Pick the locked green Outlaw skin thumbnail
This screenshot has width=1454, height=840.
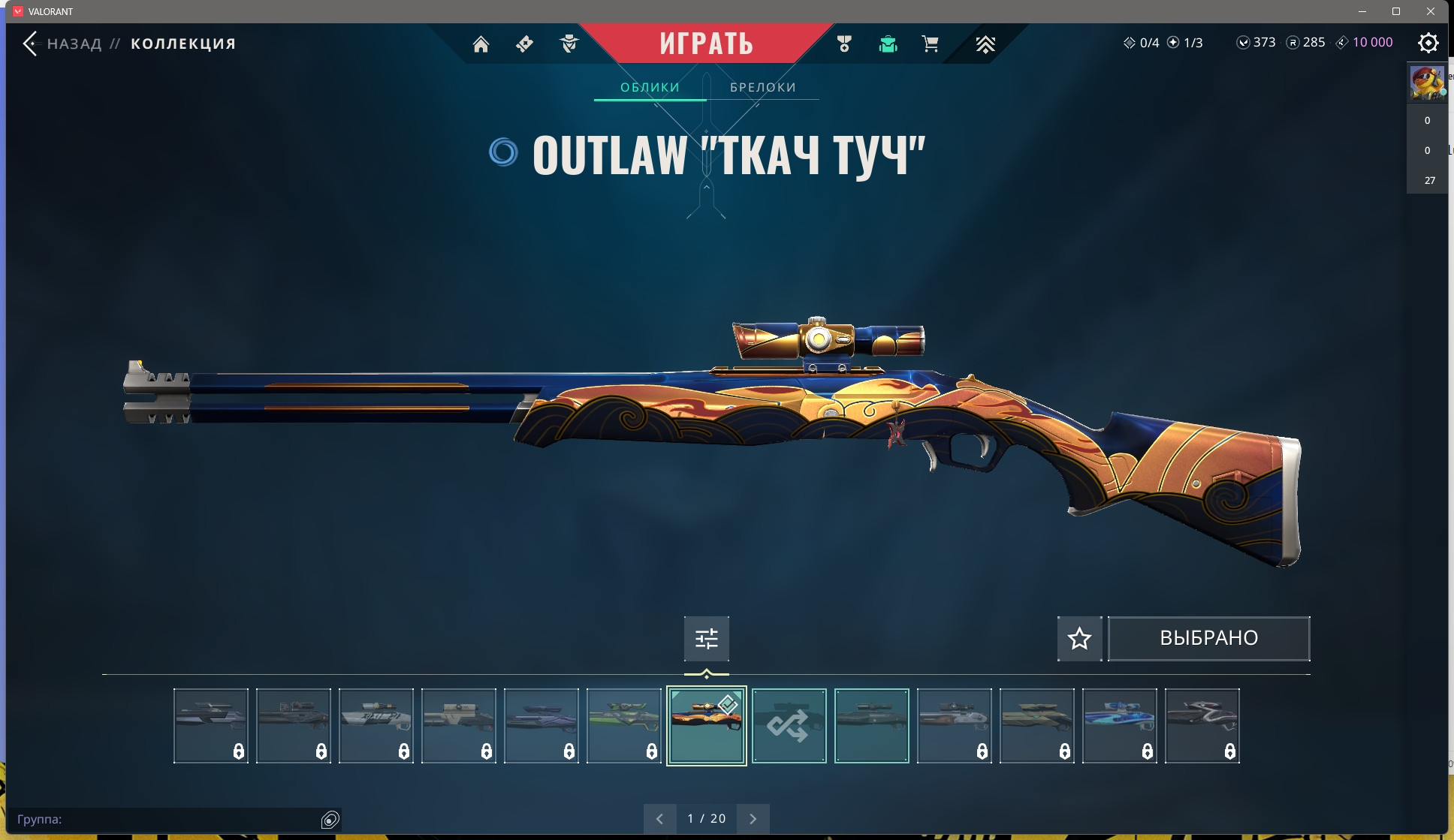coord(623,726)
